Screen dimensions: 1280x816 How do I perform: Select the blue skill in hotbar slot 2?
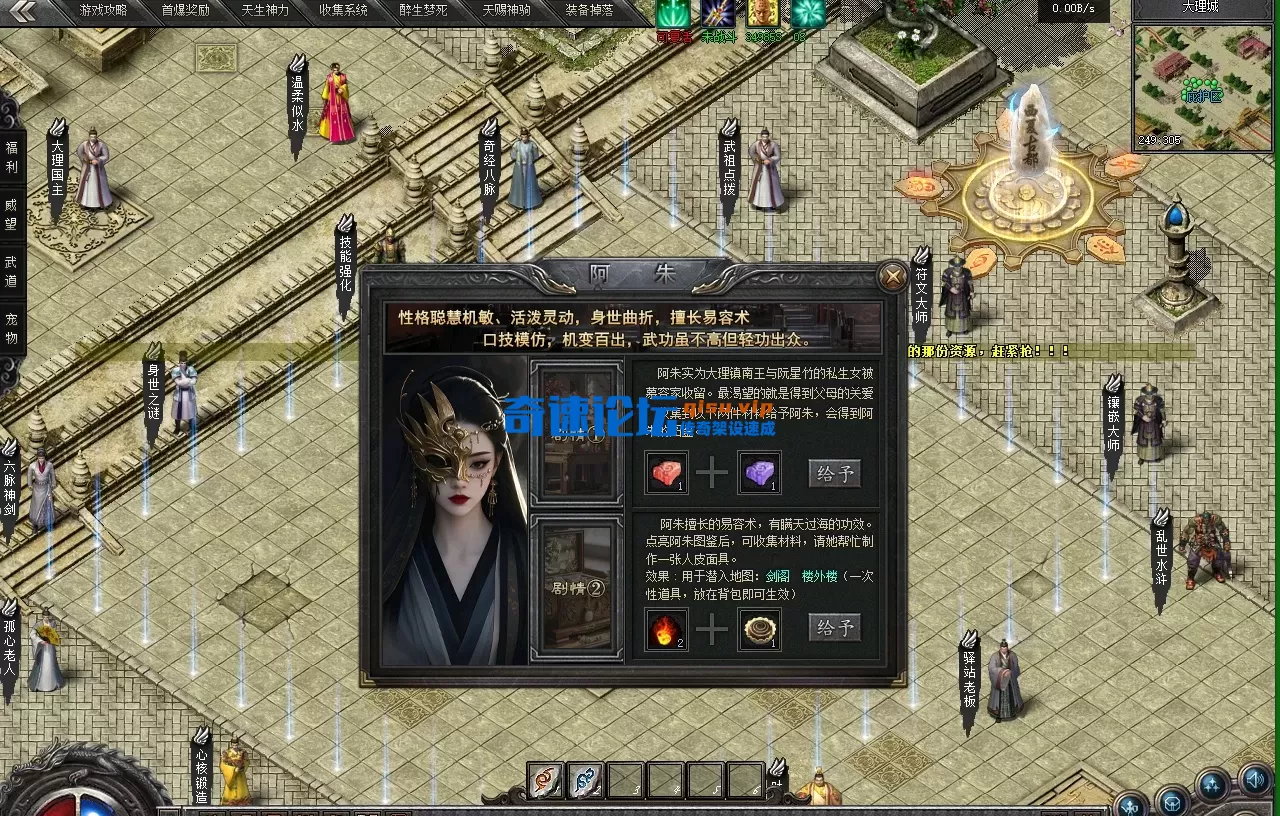point(584,784)
